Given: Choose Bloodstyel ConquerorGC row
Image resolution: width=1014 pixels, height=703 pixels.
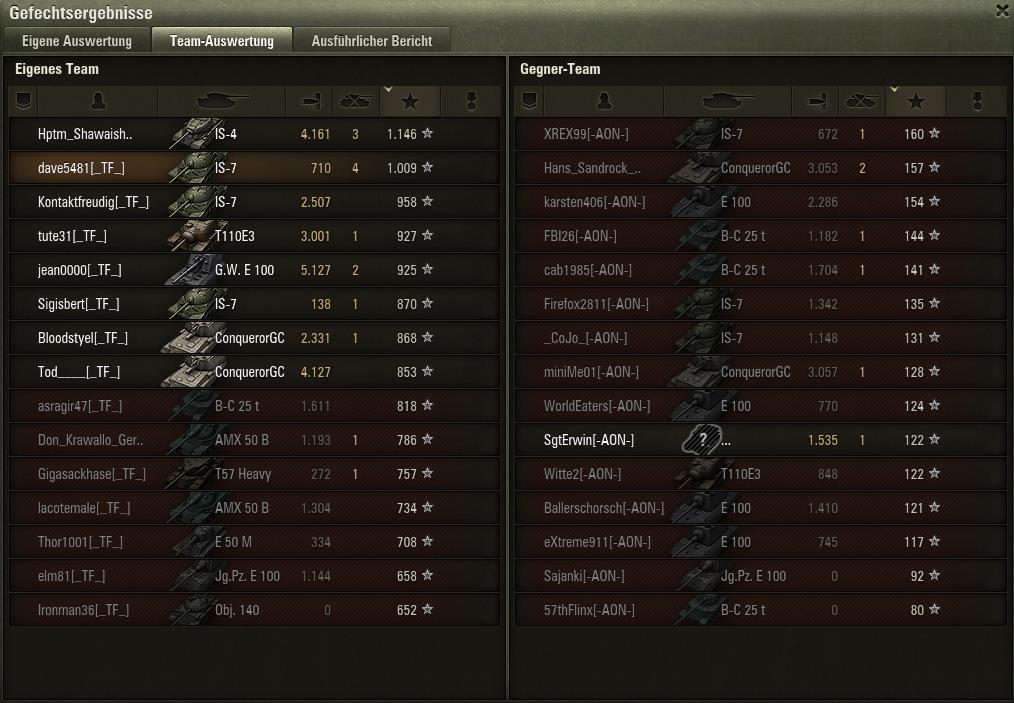Looking at the screenshot, I should pyautogui.click(x=254, y=338).
